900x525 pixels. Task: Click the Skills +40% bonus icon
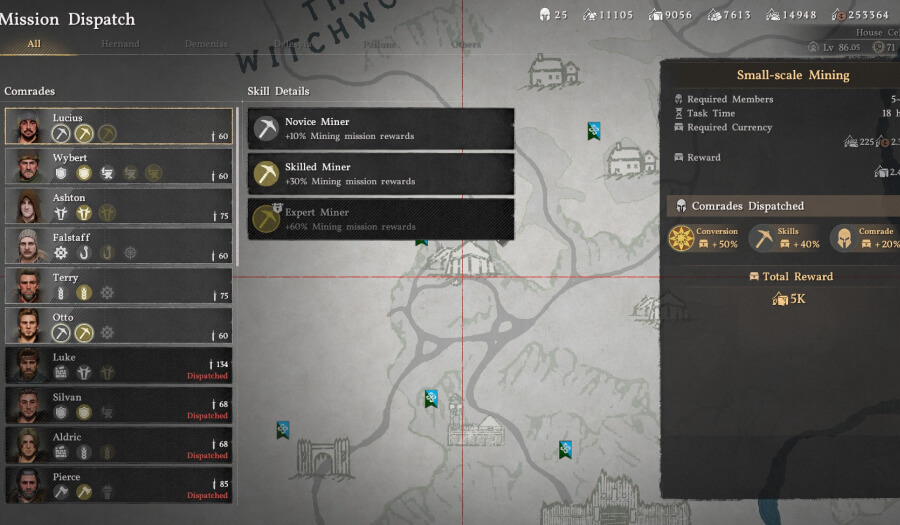click(763, 239)
